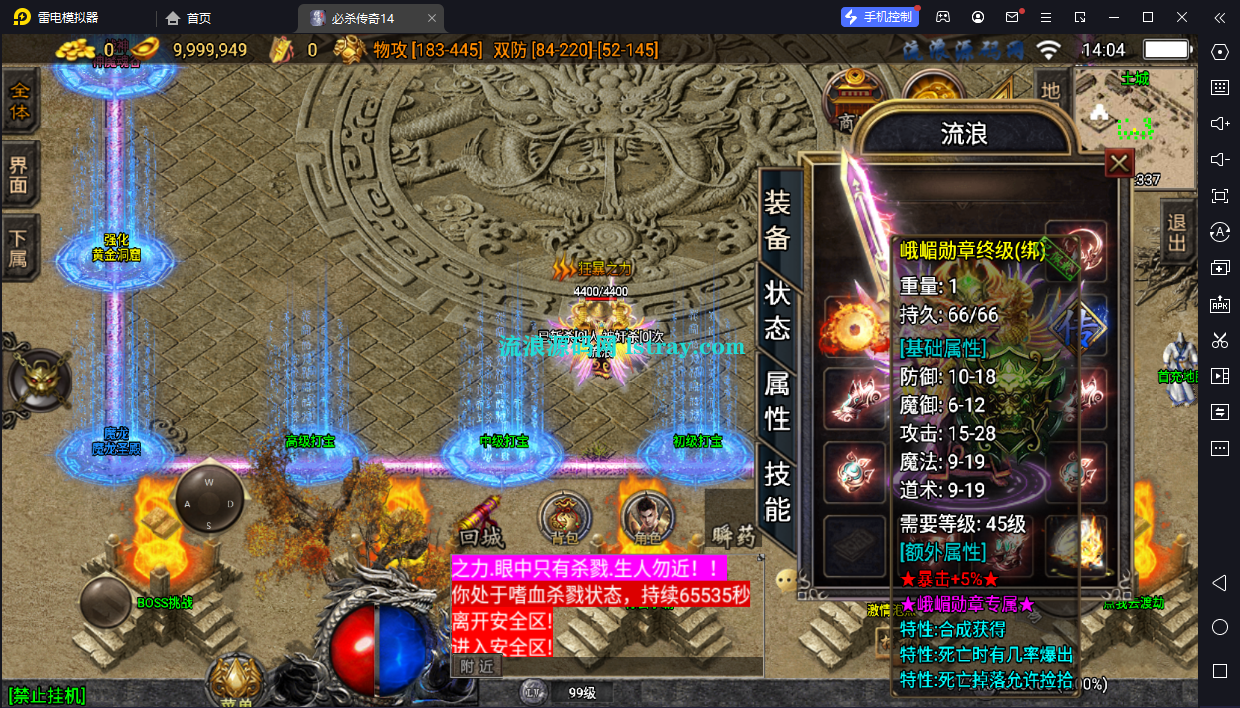
Task: Click the 退出 exit button
Action: 1177,229
